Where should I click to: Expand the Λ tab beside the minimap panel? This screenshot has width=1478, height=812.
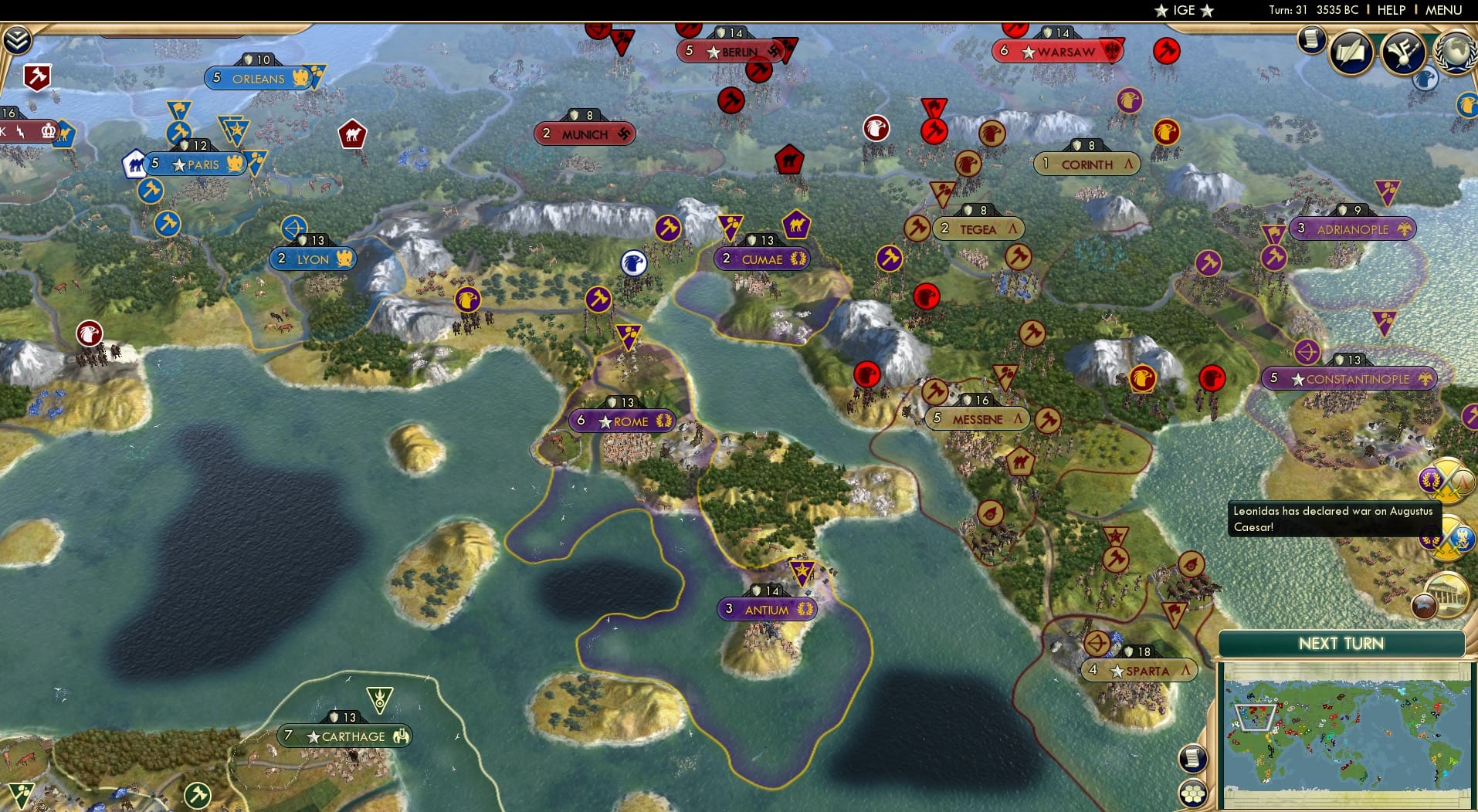(x=1185, y=668)
